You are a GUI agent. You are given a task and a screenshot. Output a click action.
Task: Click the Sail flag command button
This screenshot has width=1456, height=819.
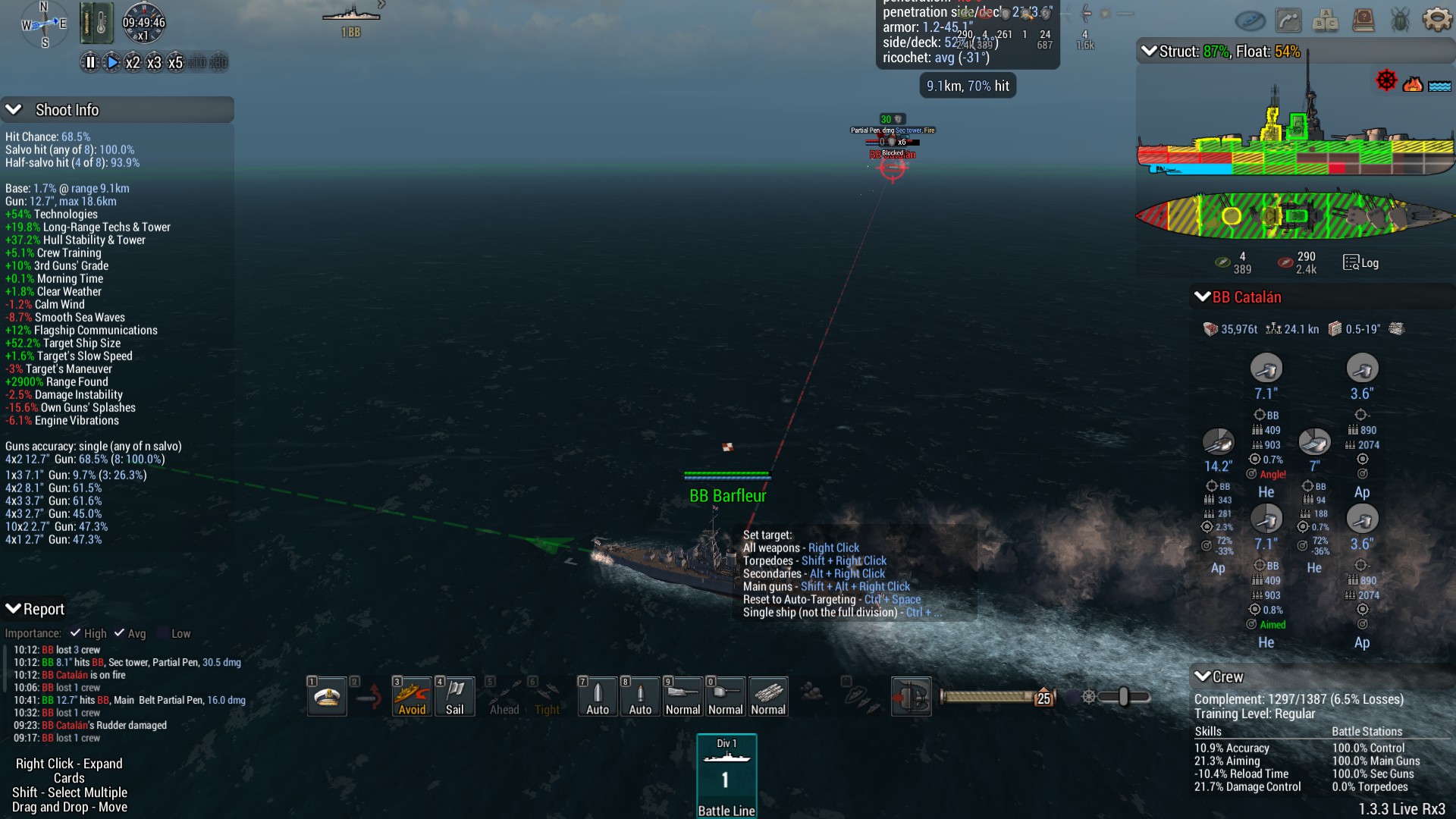[455, 696]
